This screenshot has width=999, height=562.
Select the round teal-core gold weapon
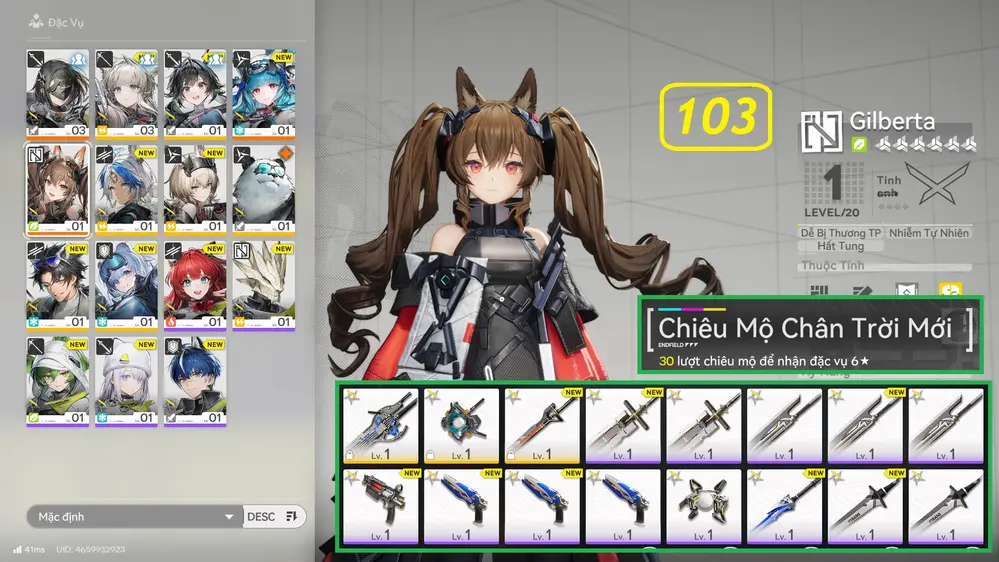click(x=460, y=424)
